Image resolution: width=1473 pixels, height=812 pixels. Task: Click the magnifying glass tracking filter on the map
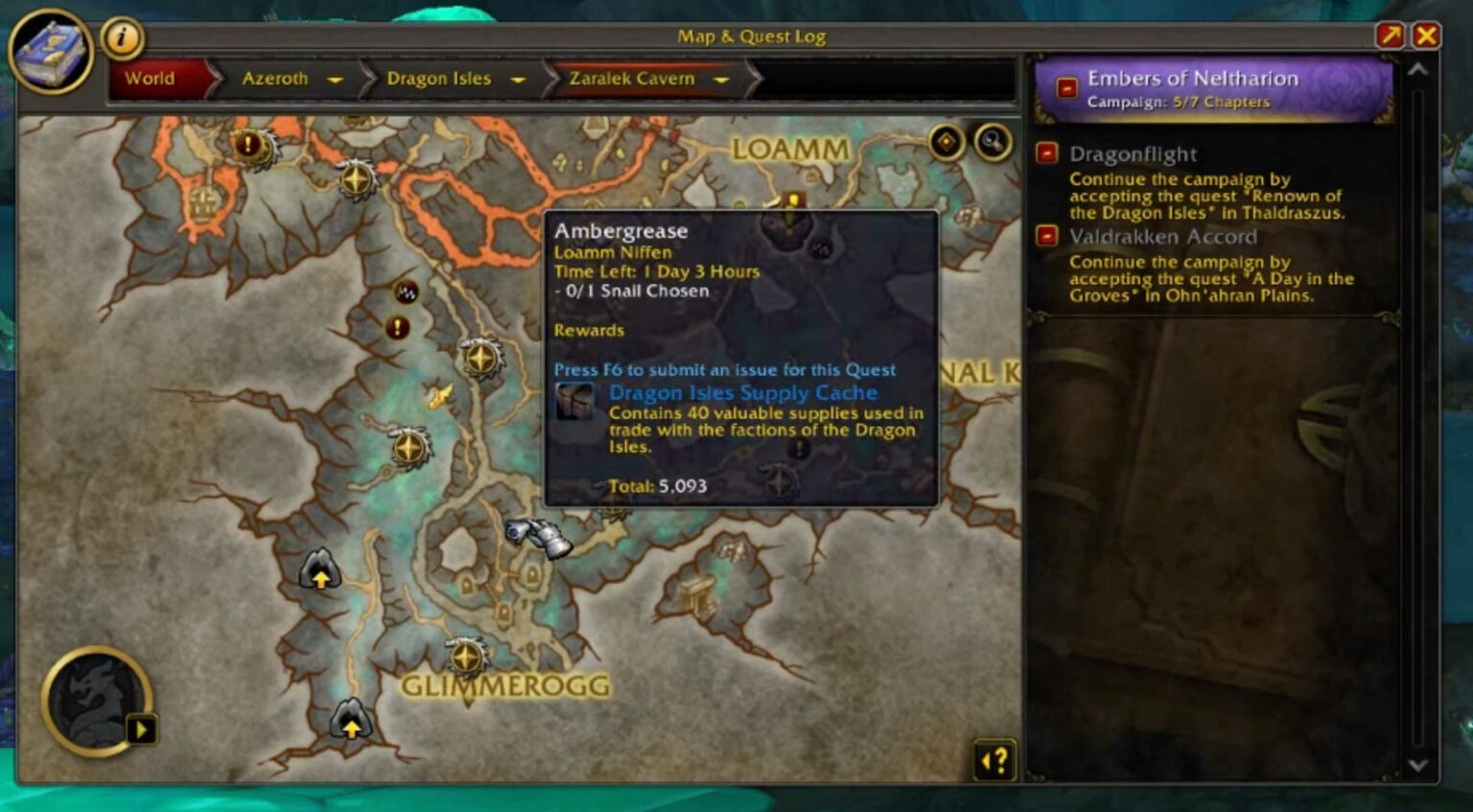pyautogui.click(x=993, y=142)
